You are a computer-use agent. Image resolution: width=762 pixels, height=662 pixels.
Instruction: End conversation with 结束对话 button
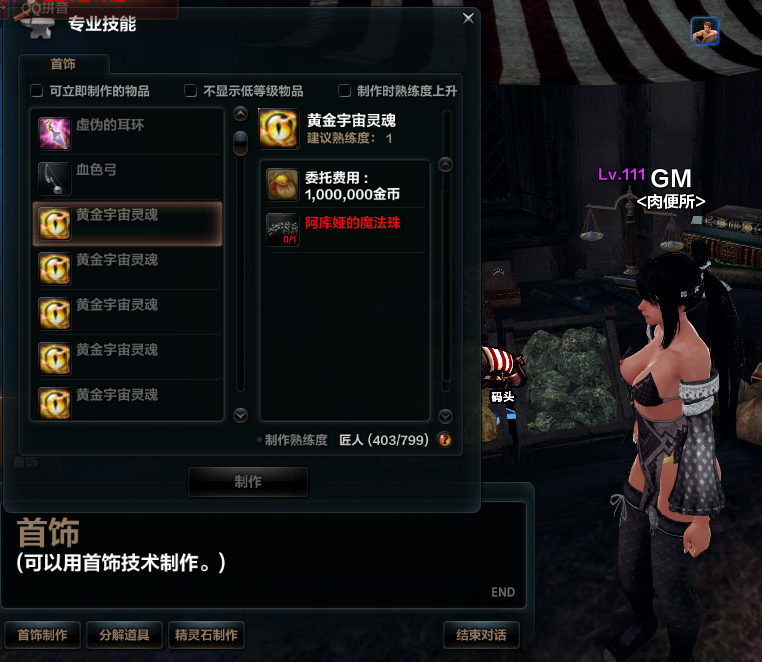click(x=480, y=635)
